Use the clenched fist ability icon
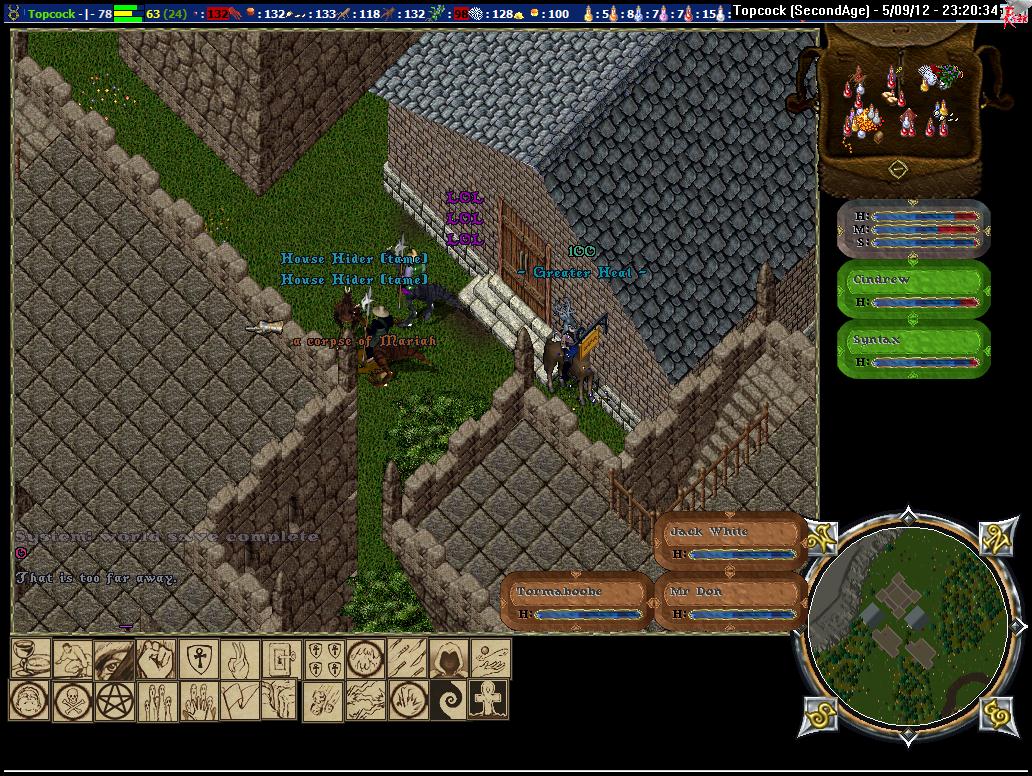Image resolution: width=1032 pixels, height=776 pixels. click(x=156, y=659)
